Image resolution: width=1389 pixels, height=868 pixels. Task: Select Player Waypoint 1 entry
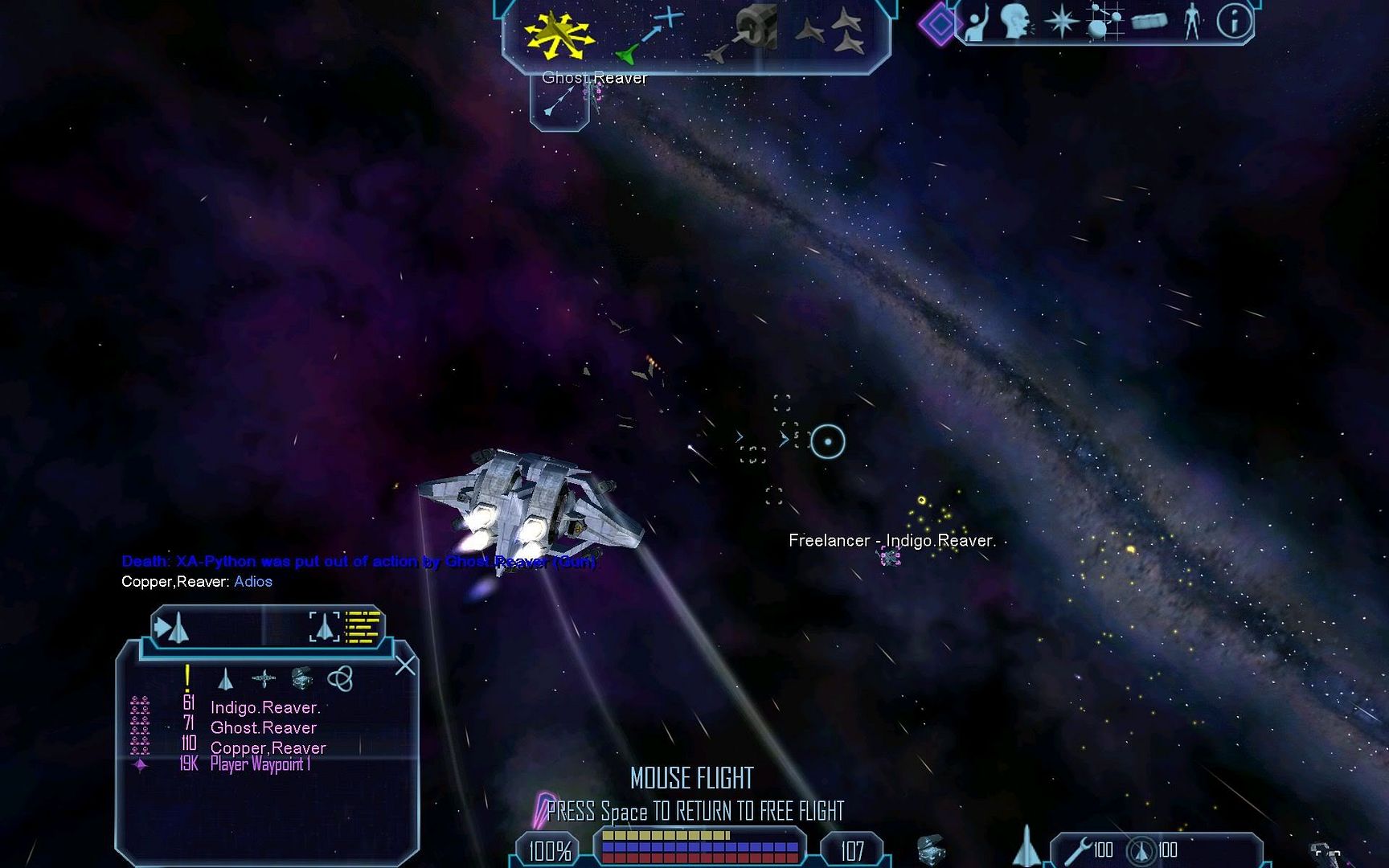[x=260, y=764]
